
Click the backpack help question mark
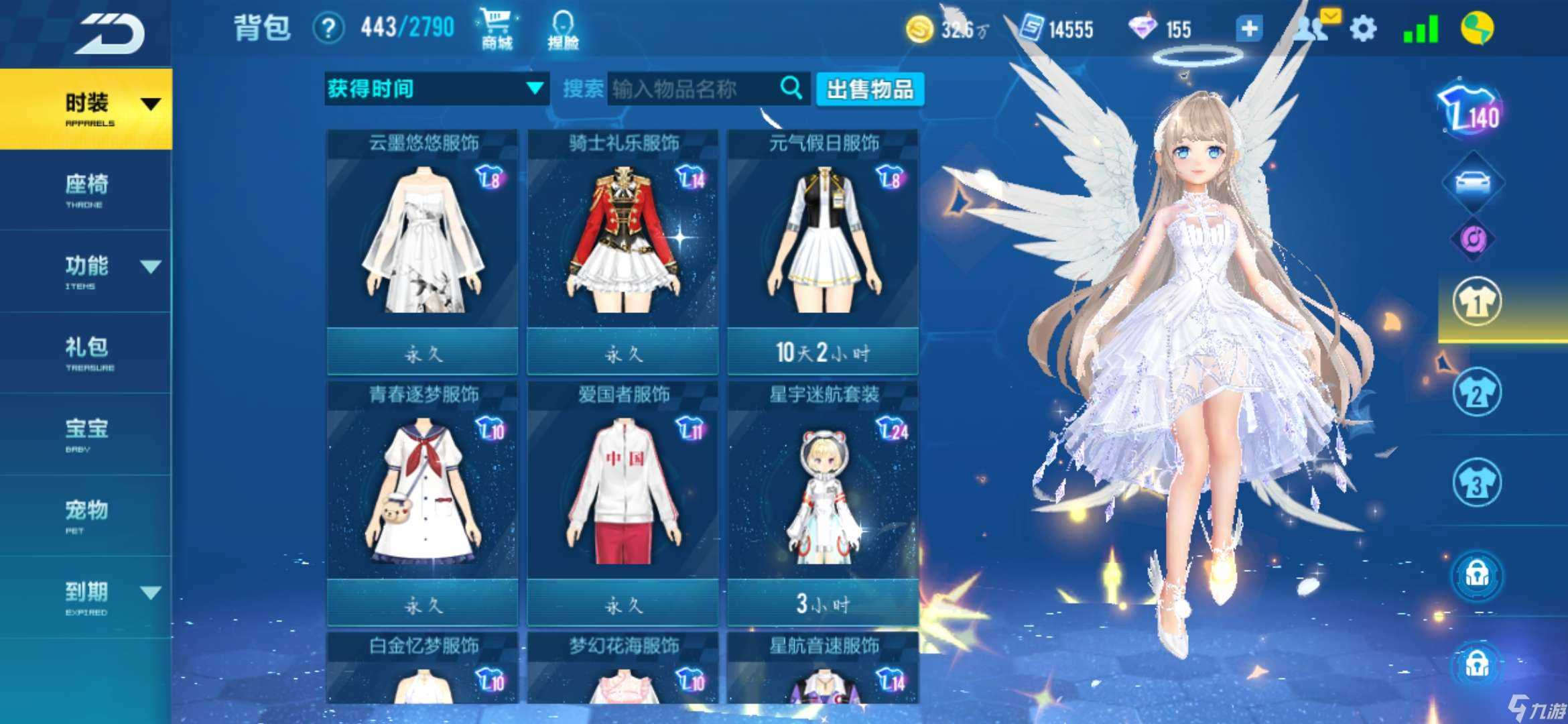328,29
